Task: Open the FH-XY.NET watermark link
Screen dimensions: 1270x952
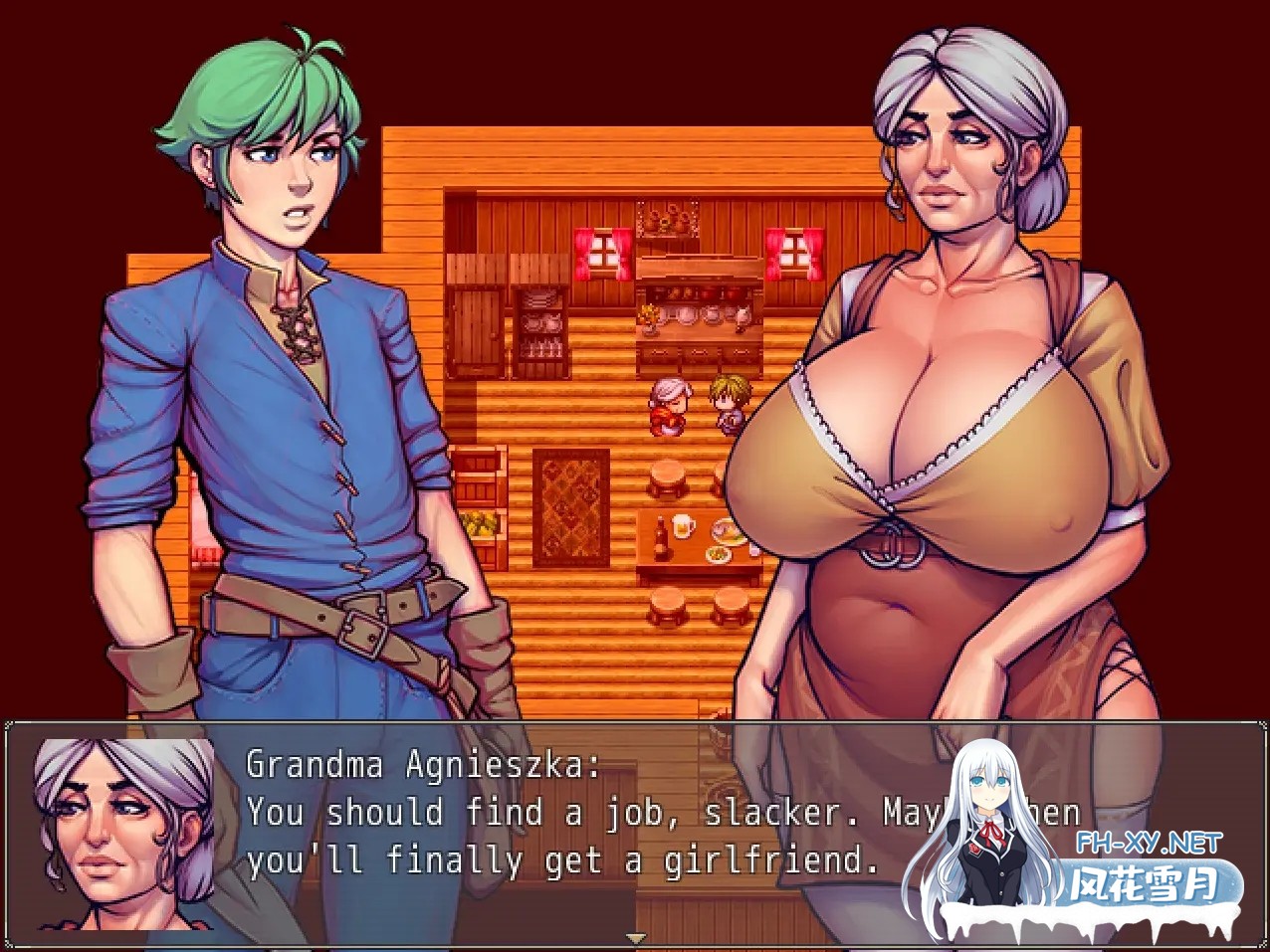Action: (x=1150, y=844)
